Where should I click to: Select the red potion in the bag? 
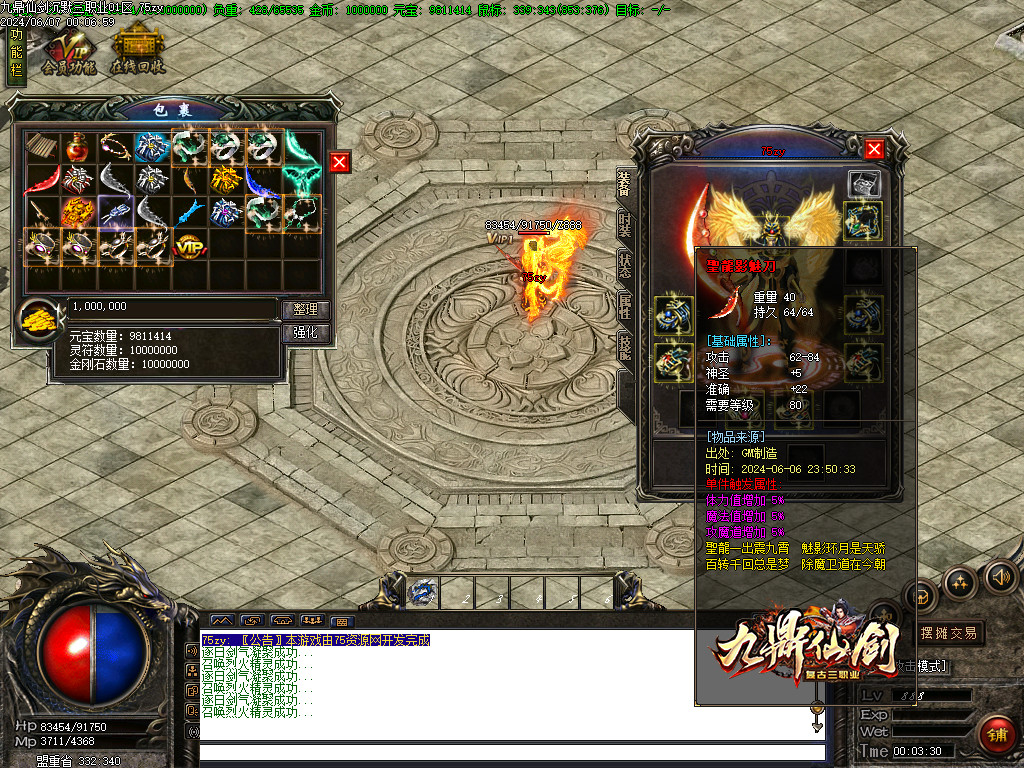tap(76, 147)
